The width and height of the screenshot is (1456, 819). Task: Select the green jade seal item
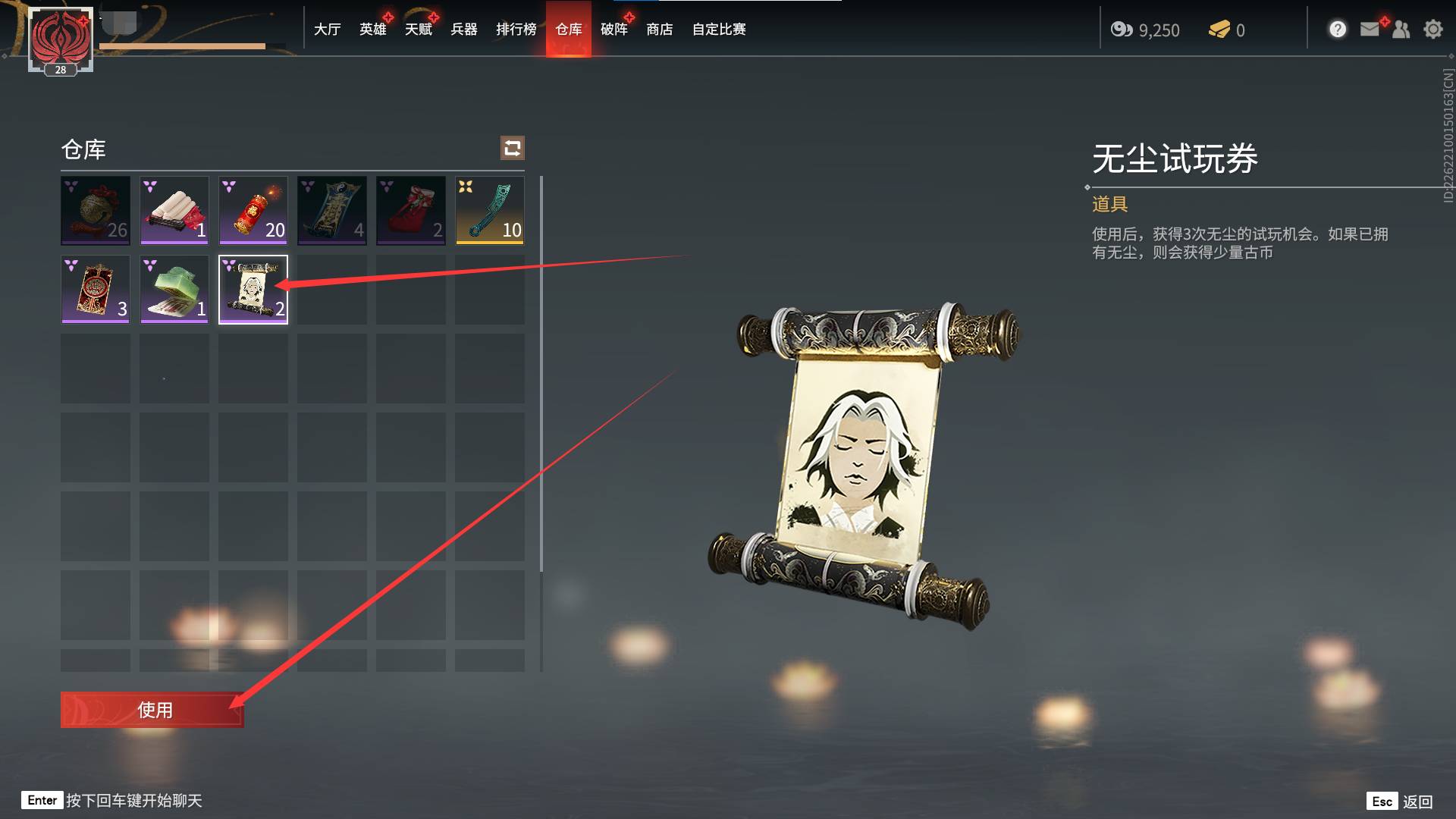tap(174, 289)
